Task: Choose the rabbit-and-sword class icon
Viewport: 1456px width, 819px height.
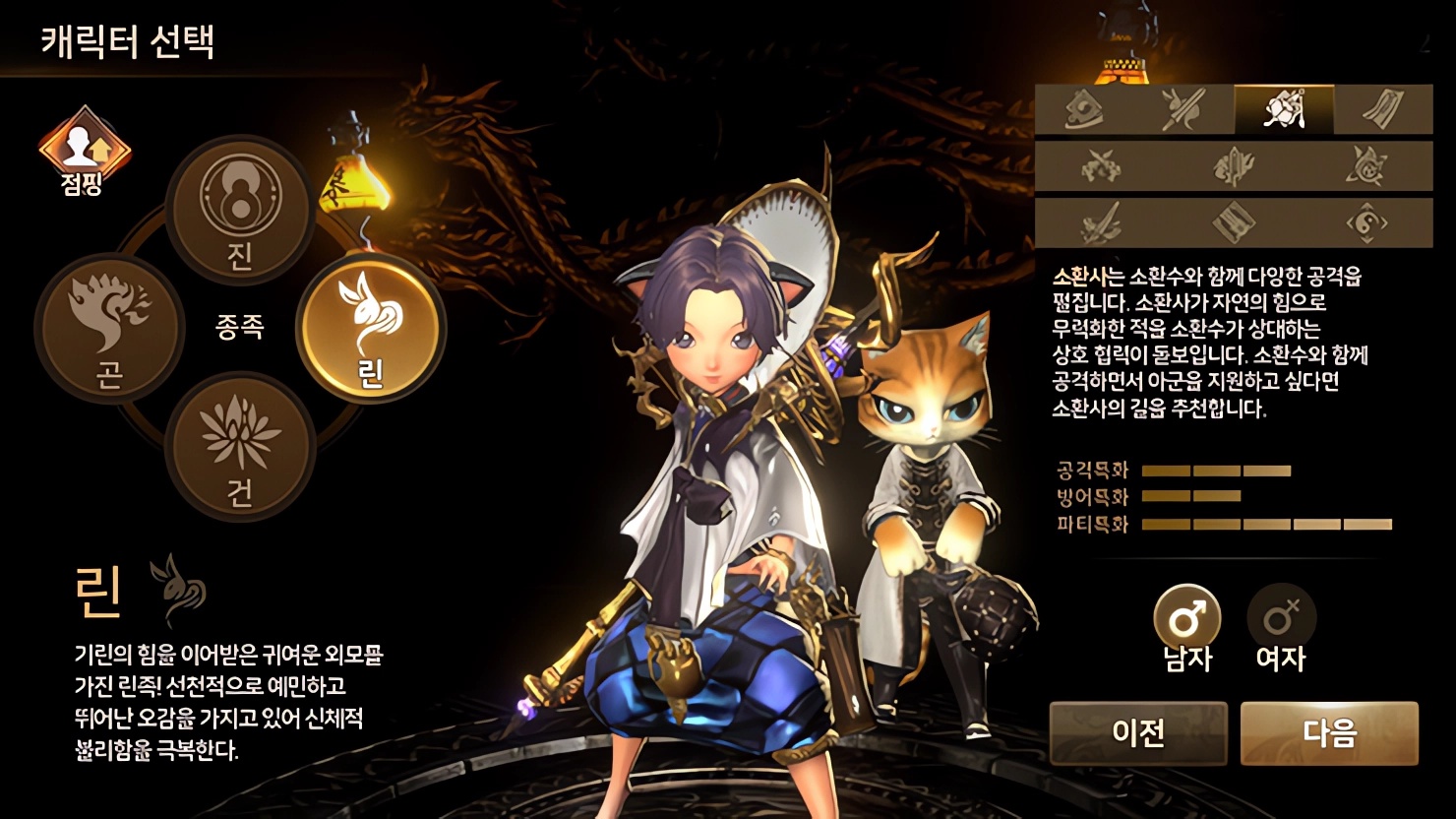Action: (x=1183, y=109)
